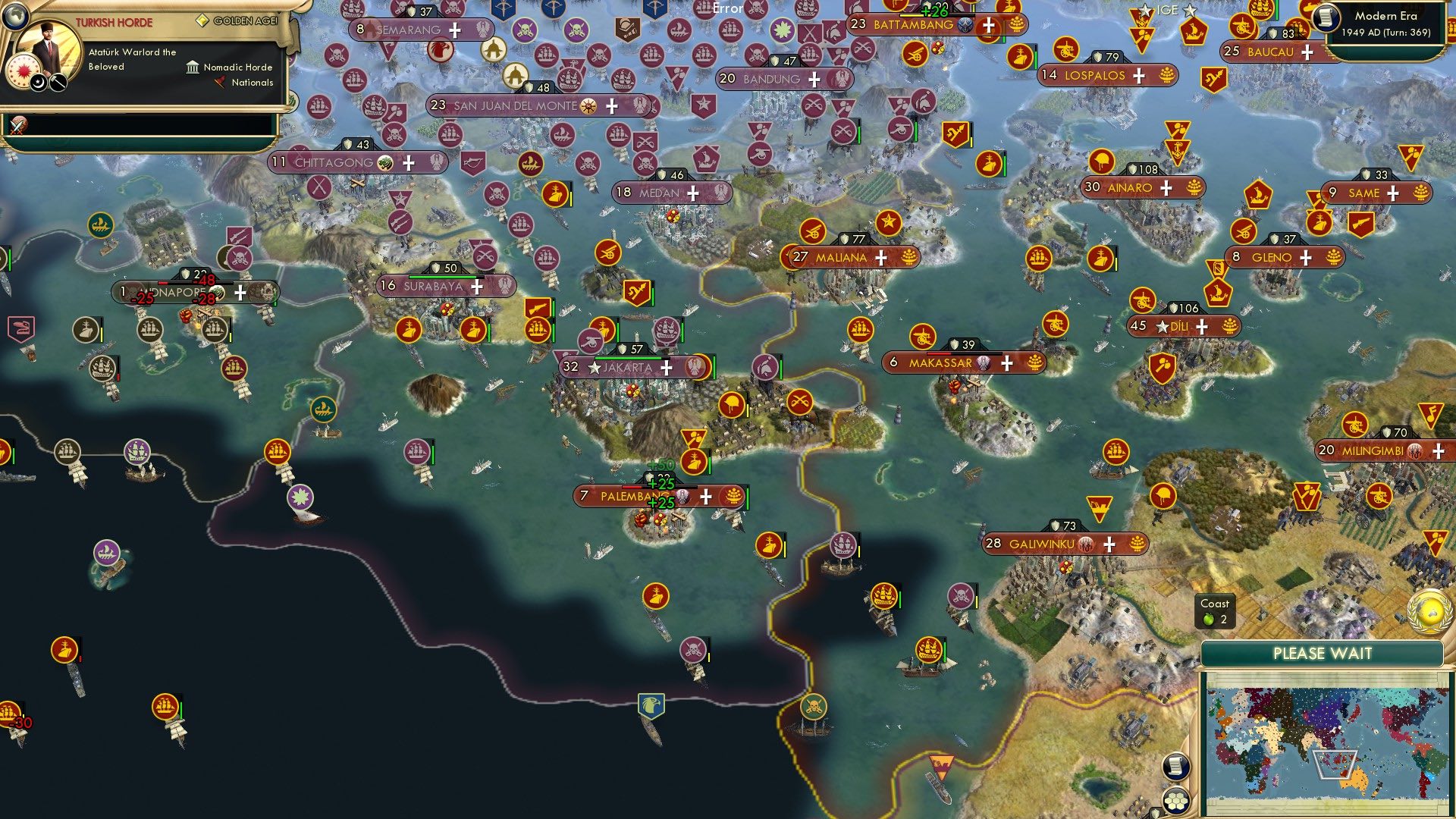
Task: Open the notification log scroll icon bottom right
Action: 1175,767
